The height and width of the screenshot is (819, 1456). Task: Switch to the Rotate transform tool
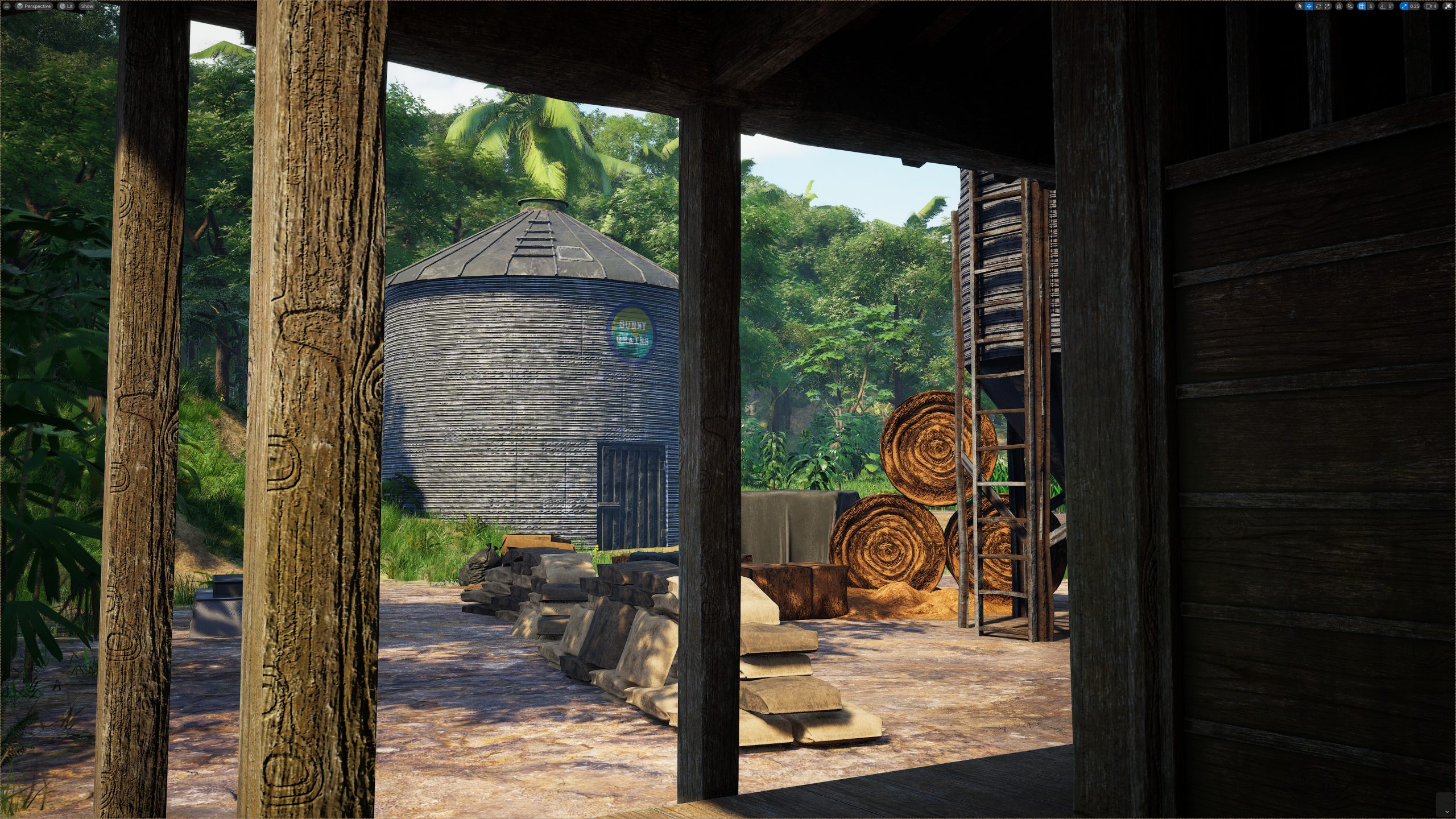(x=1319, y=6)
